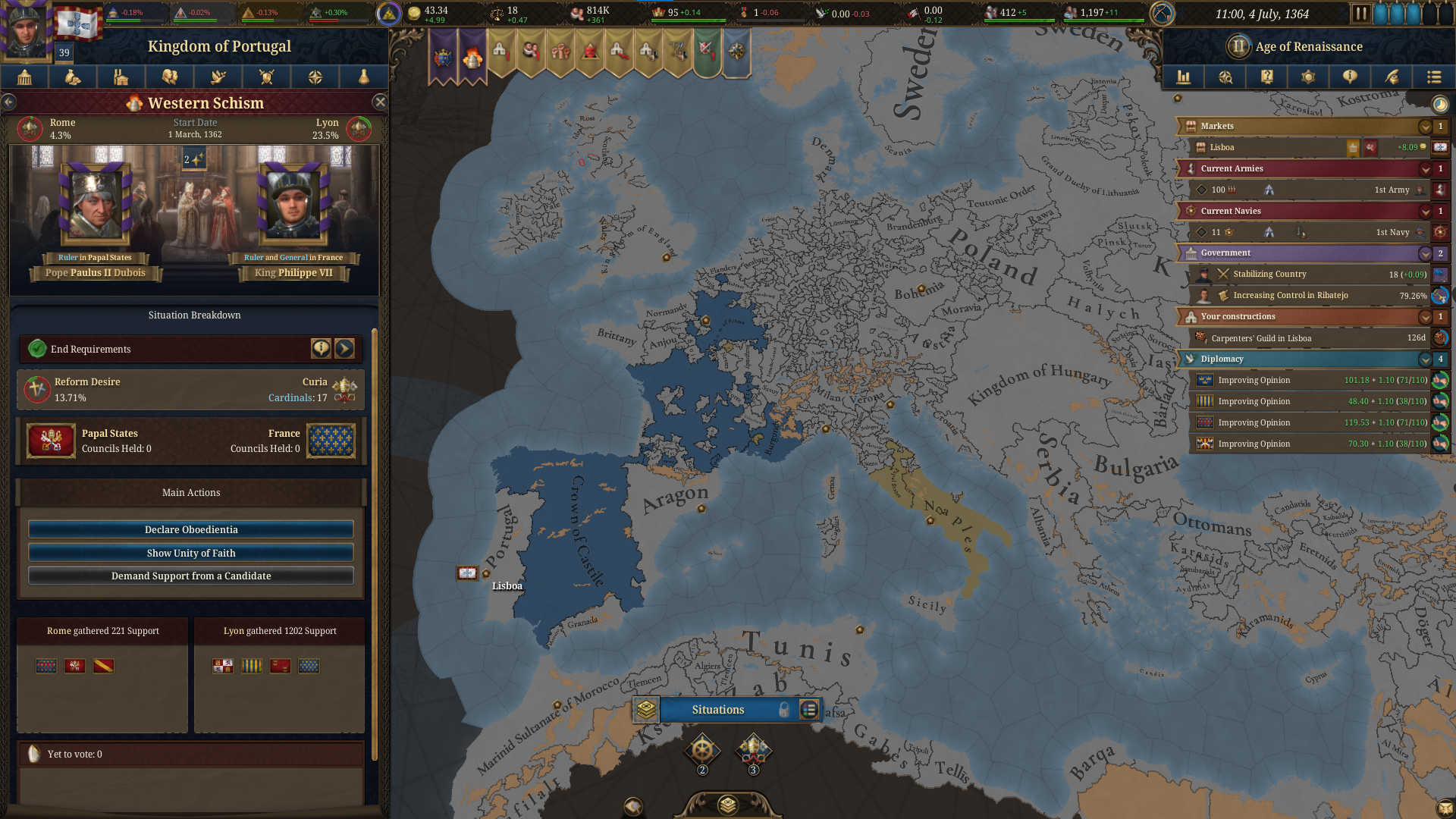Collapse the Current Armies section

click(x=1425, y=169)
